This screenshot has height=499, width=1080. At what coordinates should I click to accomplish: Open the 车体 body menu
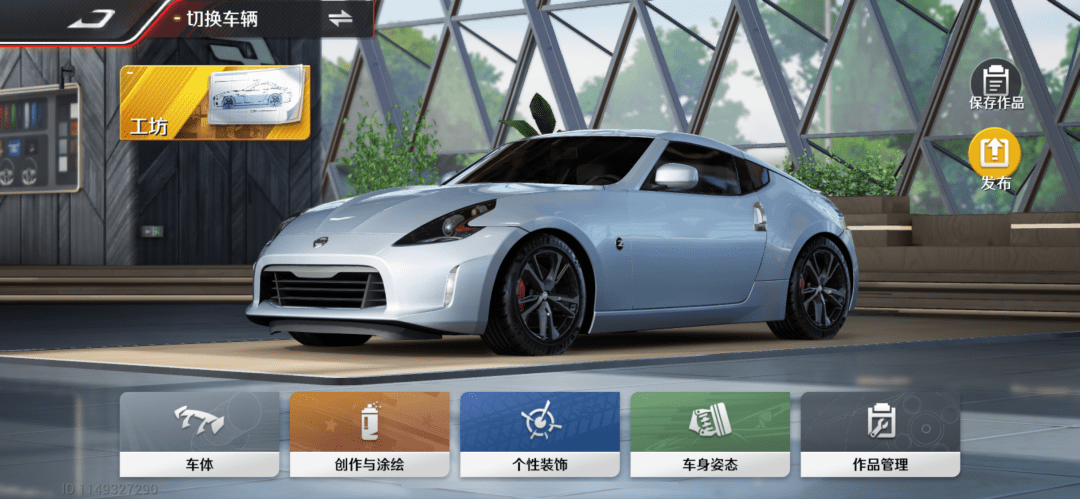click(x=199, y=434)
